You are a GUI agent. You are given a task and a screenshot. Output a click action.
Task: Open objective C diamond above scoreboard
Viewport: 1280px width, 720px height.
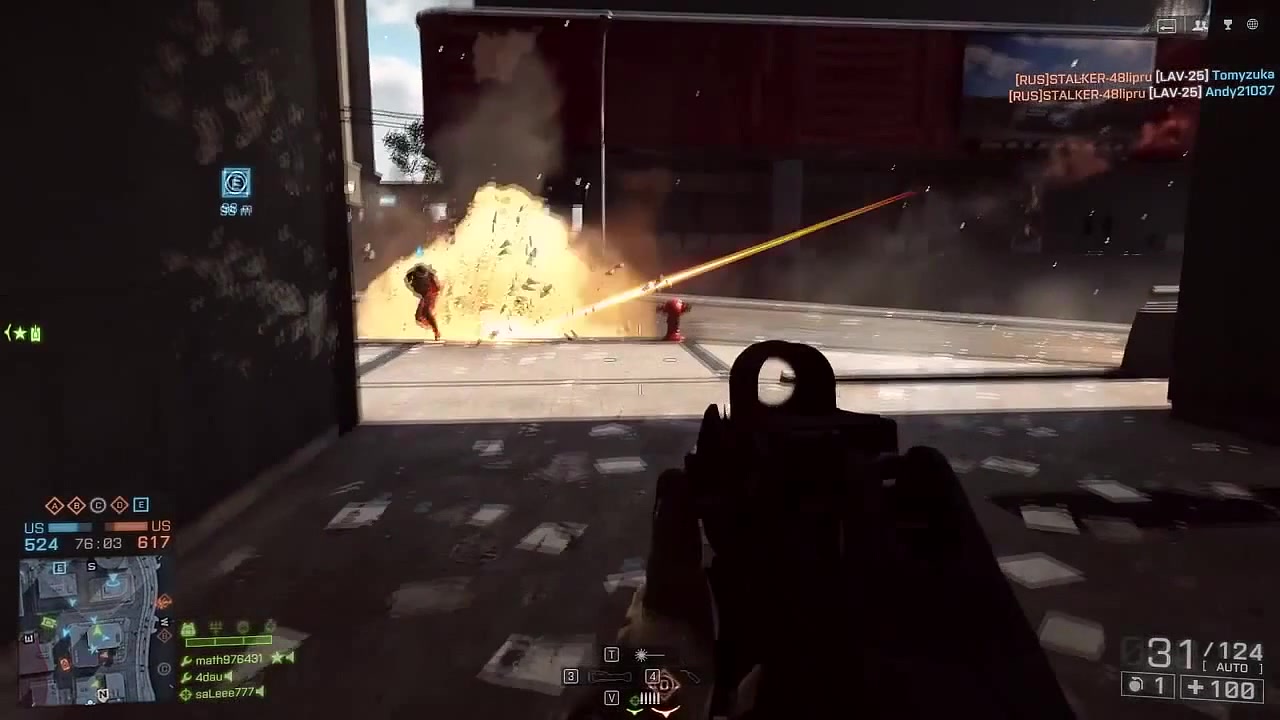(98, 506)
